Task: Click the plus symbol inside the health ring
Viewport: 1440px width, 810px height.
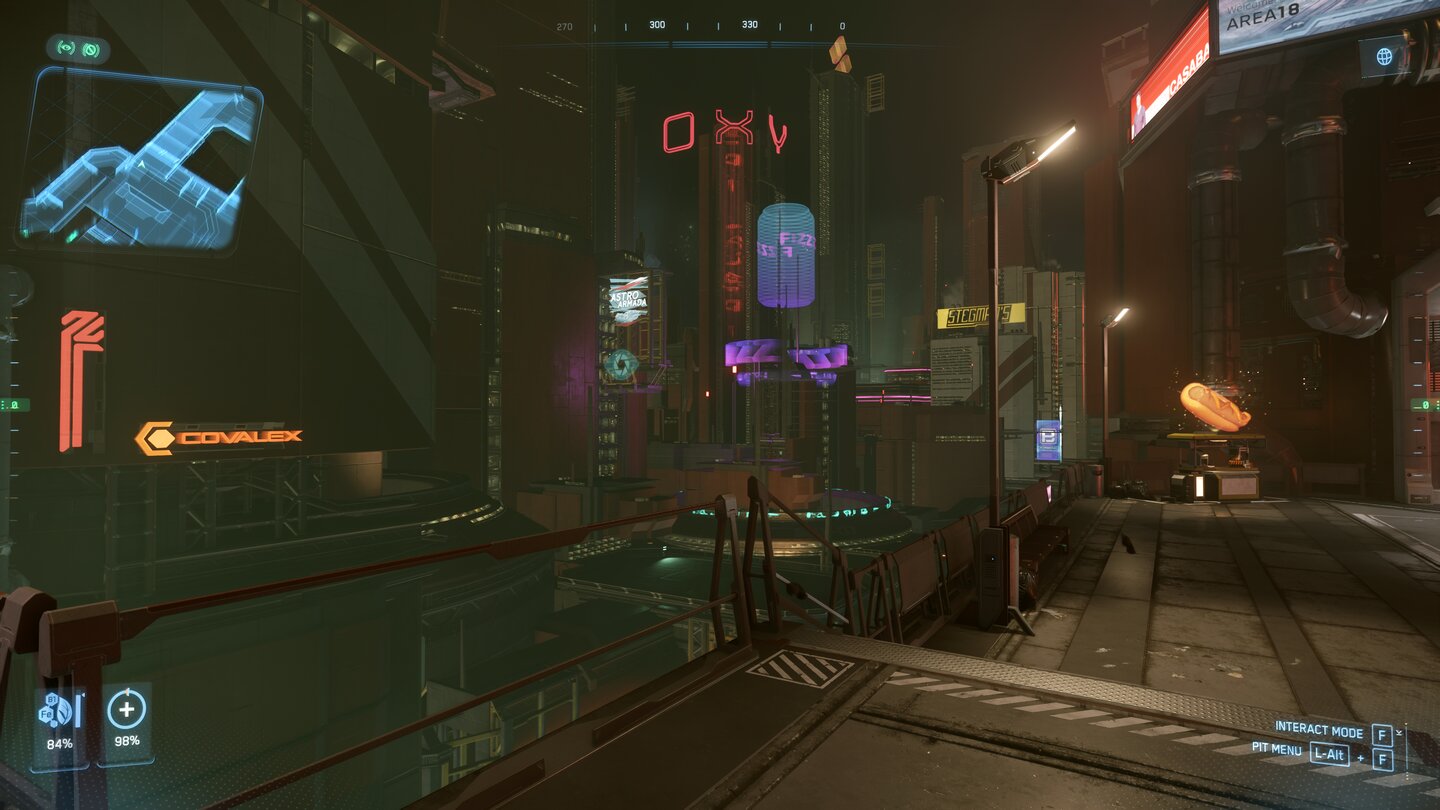Action: tap(127, 709)
